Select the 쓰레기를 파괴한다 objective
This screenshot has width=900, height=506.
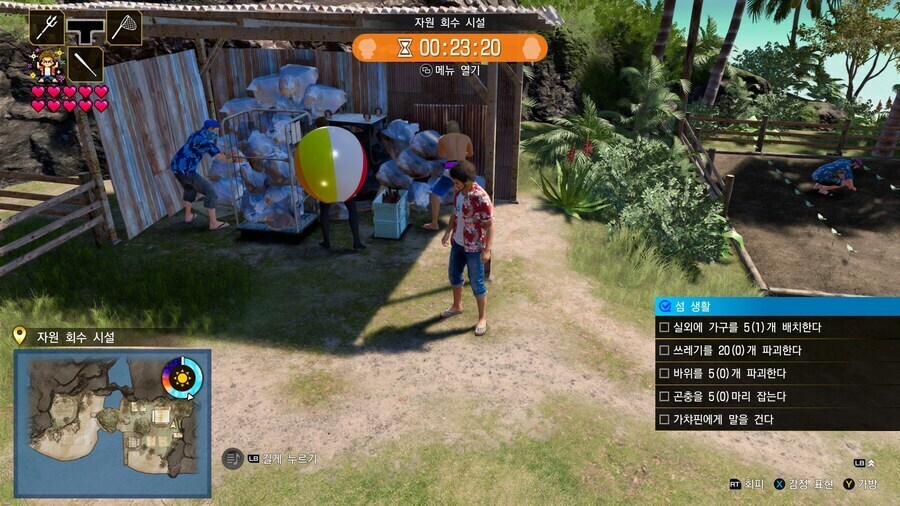776,351
